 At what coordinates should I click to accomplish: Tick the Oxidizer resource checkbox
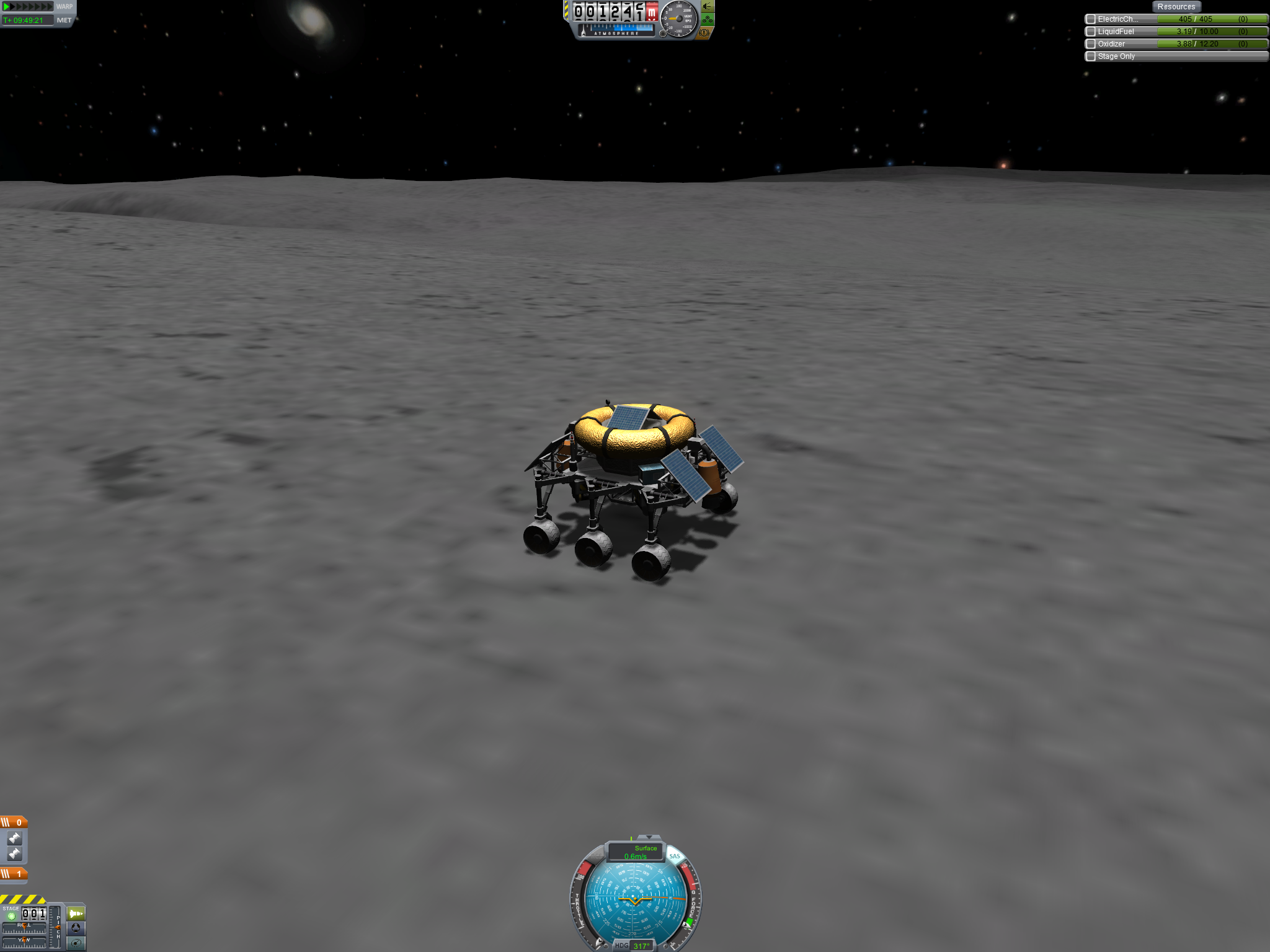(1091, 44)
